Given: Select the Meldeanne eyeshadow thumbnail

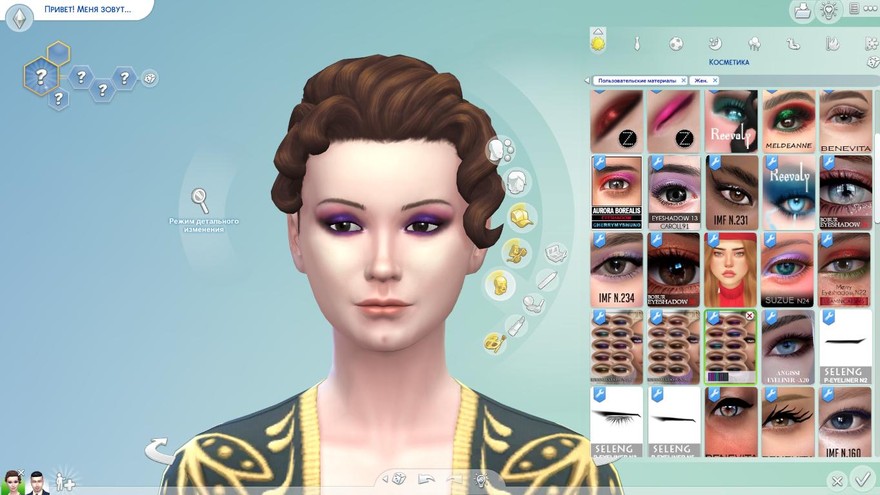Looking at the screenshot, I should tap(788, 120).
